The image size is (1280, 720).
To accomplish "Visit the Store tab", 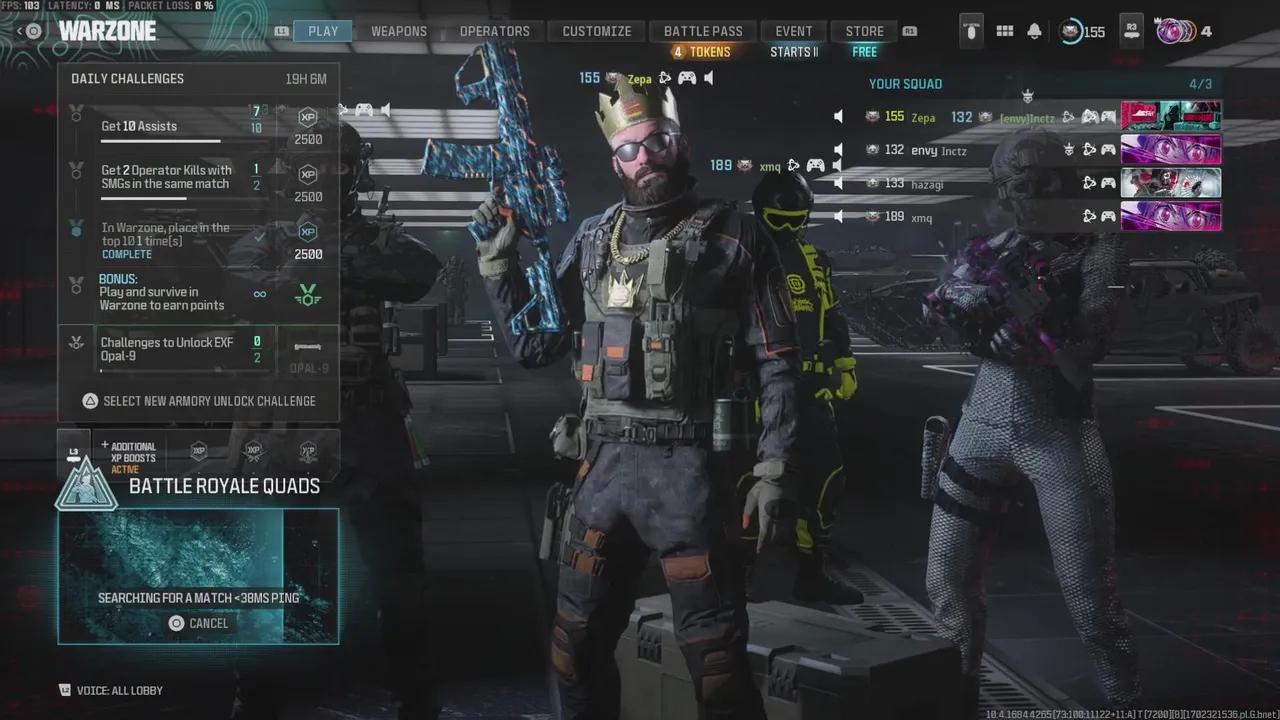I will 865,31.
